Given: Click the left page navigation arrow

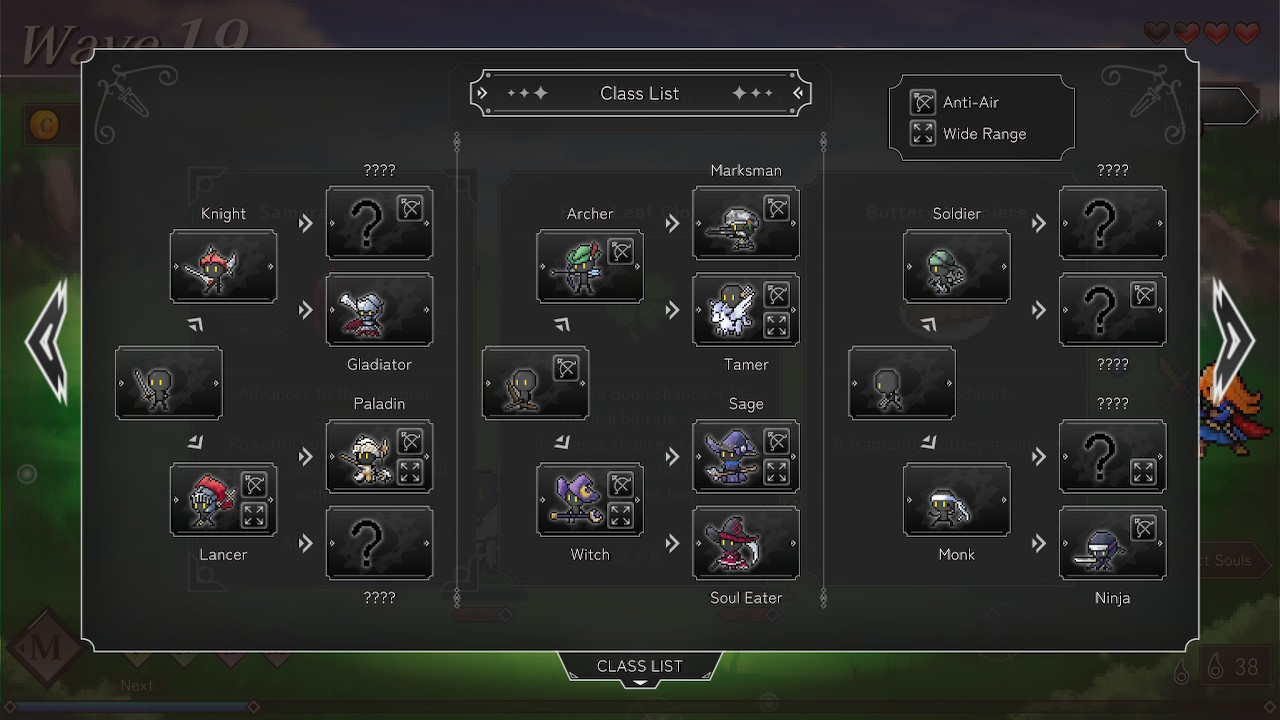Looking at the screenshot, I should tap(45, 345).
